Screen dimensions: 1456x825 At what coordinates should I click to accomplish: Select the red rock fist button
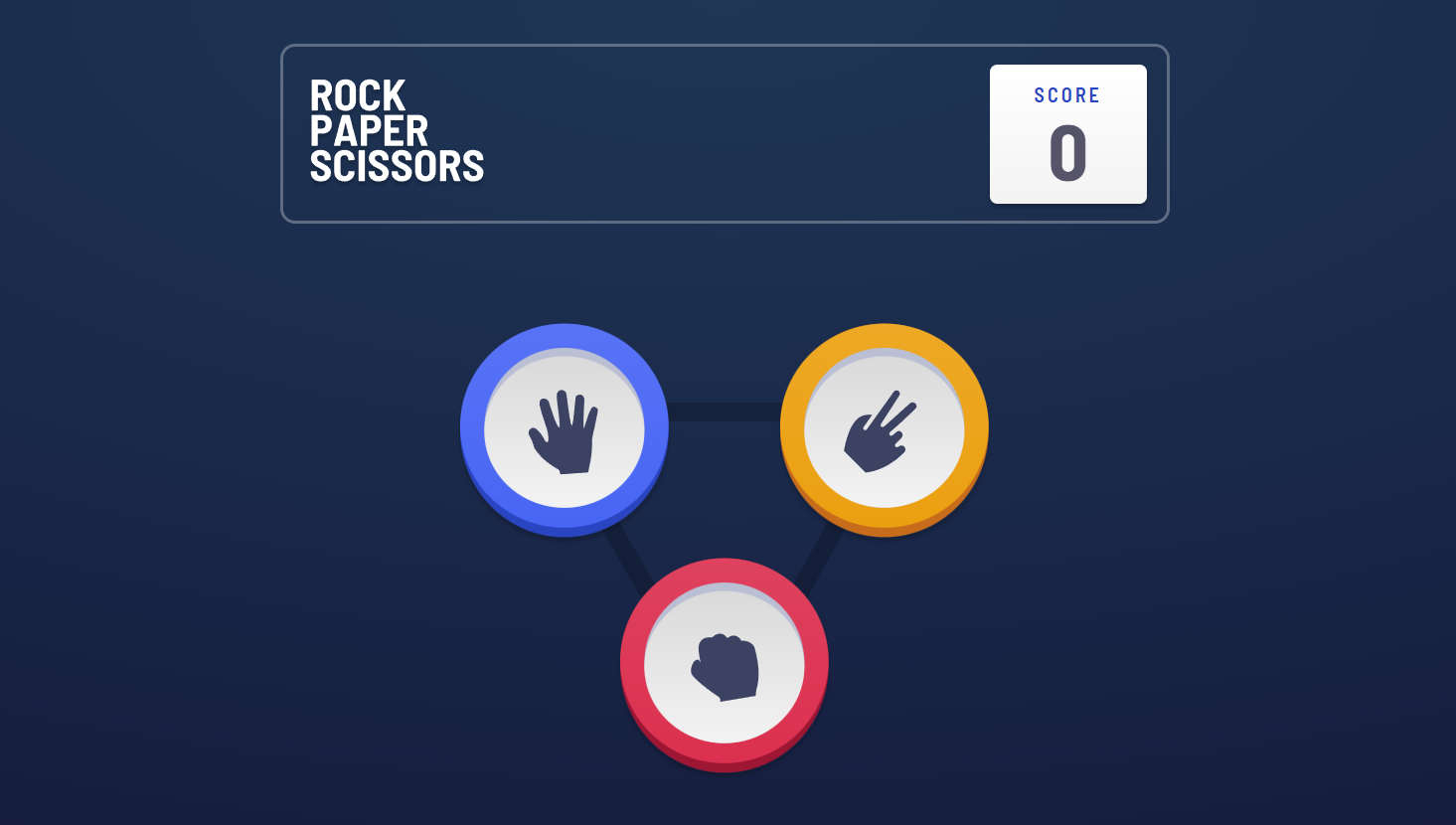pos(725,663)
